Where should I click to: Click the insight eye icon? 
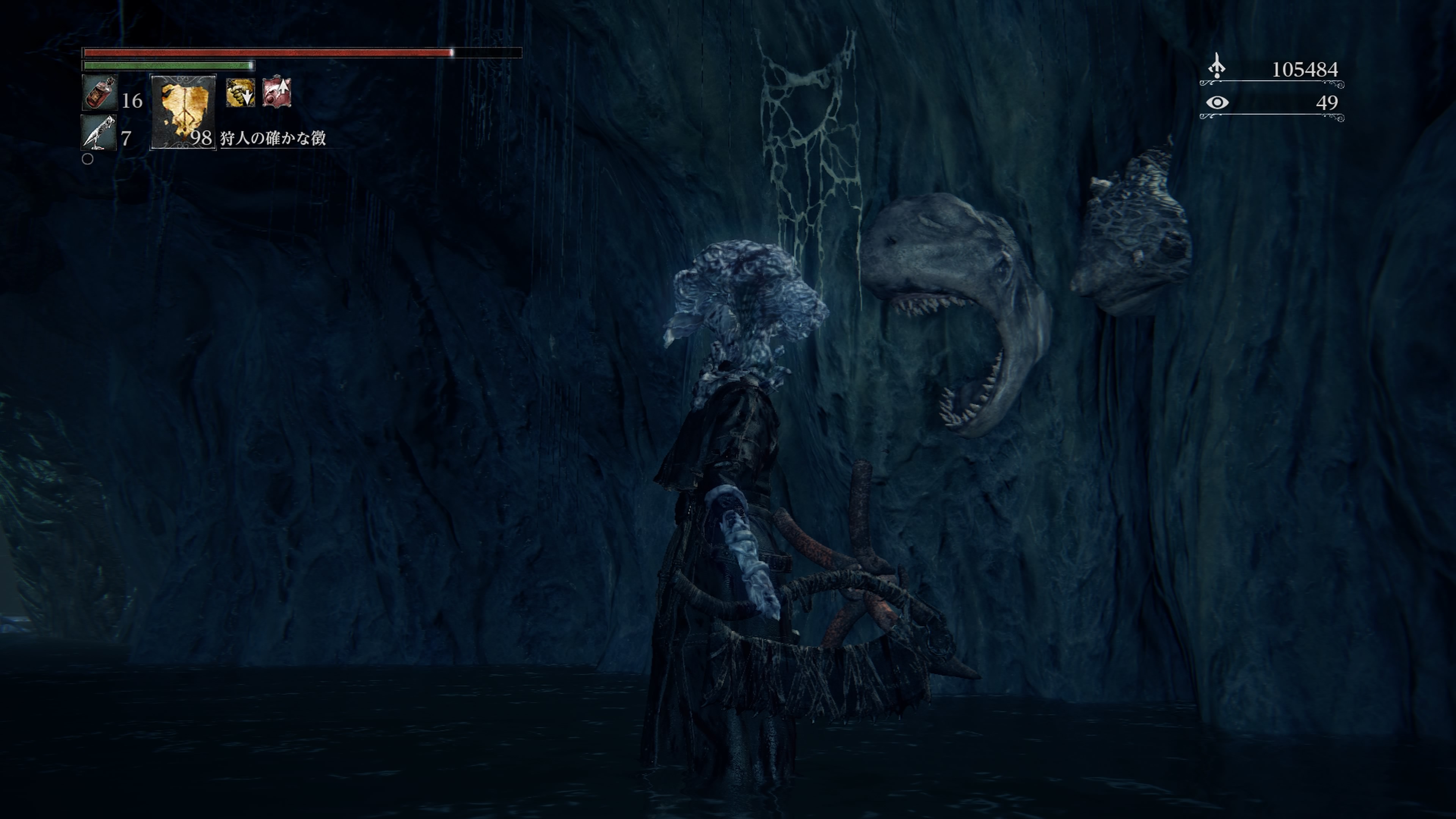[1217, 102]
